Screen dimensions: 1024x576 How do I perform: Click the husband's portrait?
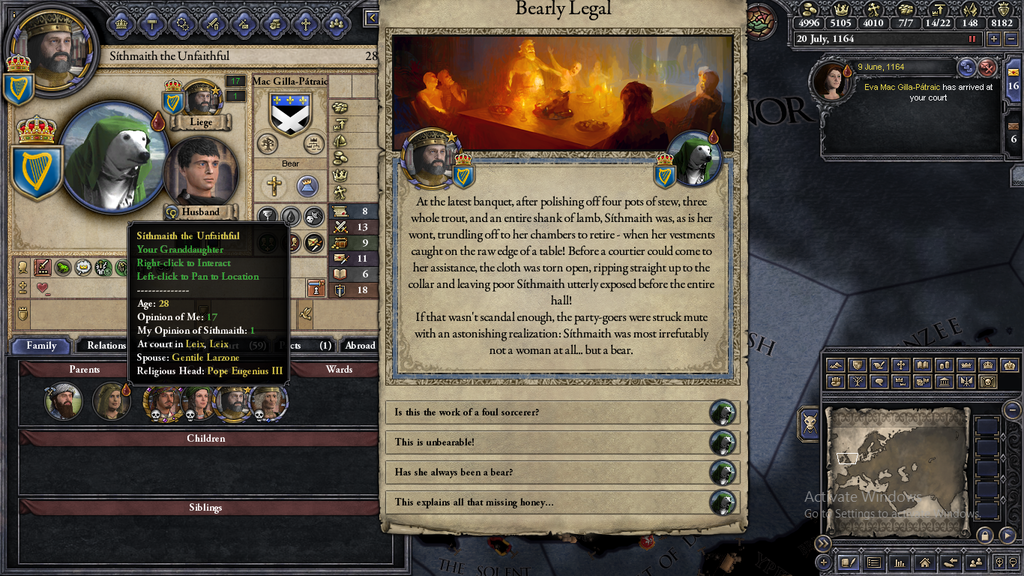(201, 170)
